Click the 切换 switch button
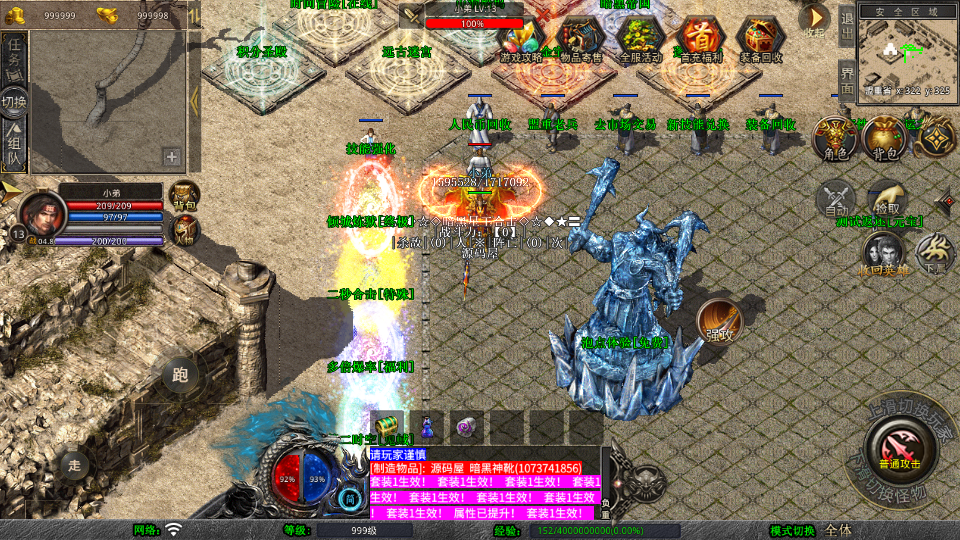960x540 pixels. 14,102
